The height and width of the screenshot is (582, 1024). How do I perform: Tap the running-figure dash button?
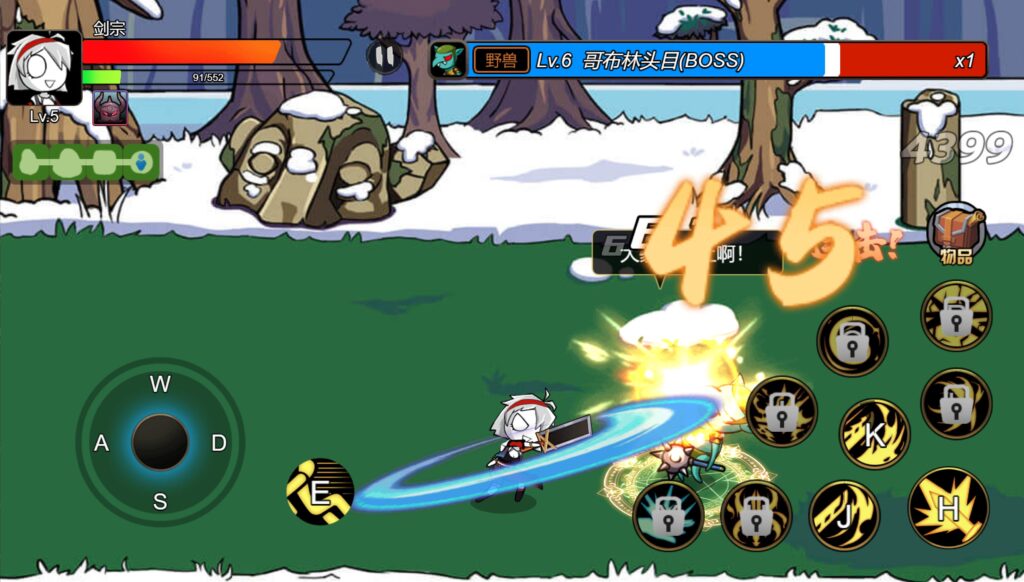[x=320, y=492]
